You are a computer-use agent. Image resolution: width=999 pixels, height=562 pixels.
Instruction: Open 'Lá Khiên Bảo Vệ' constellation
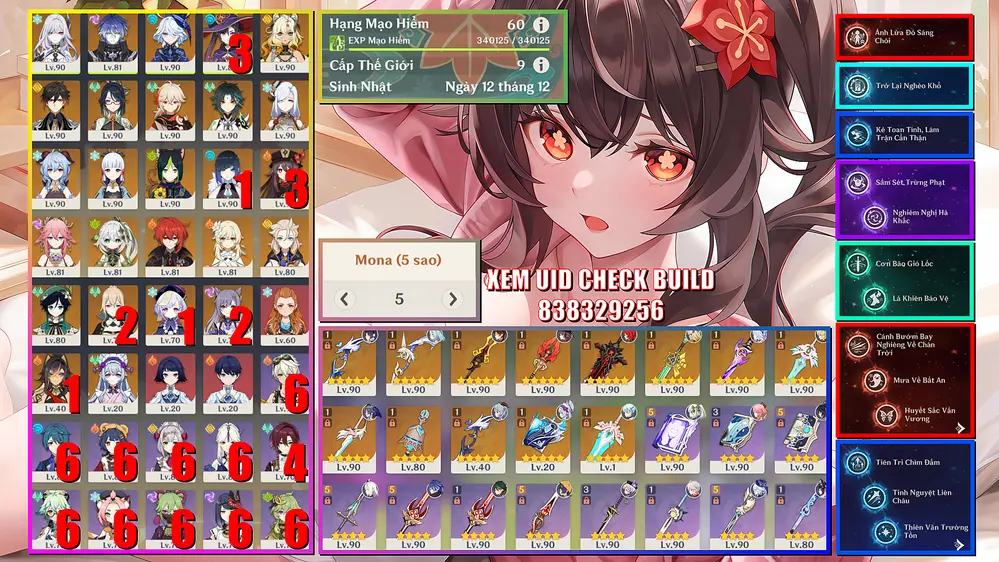(904, 298)
